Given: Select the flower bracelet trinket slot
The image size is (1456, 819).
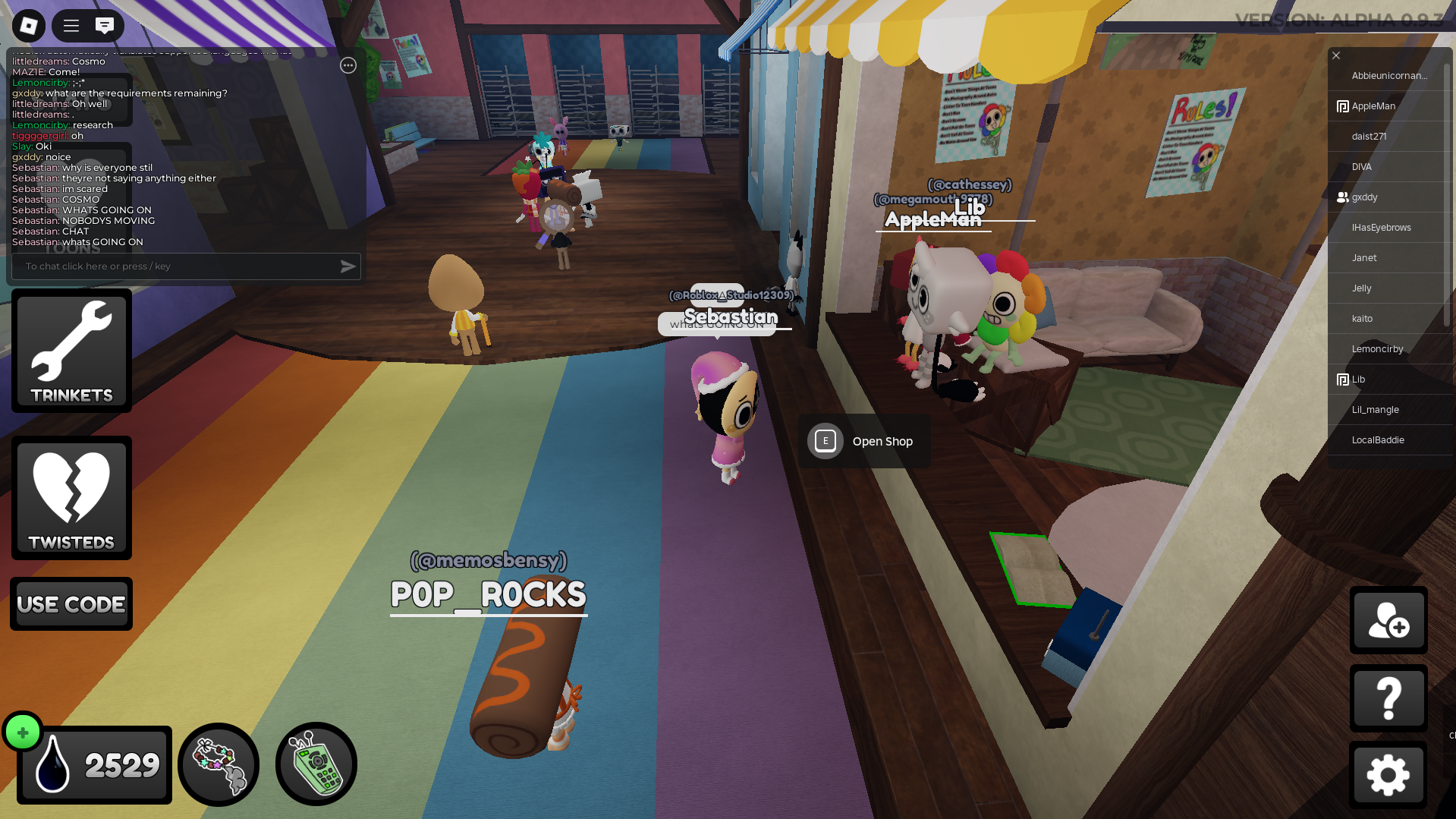Looking at the screenshot, I should click(x=219, y=764).
